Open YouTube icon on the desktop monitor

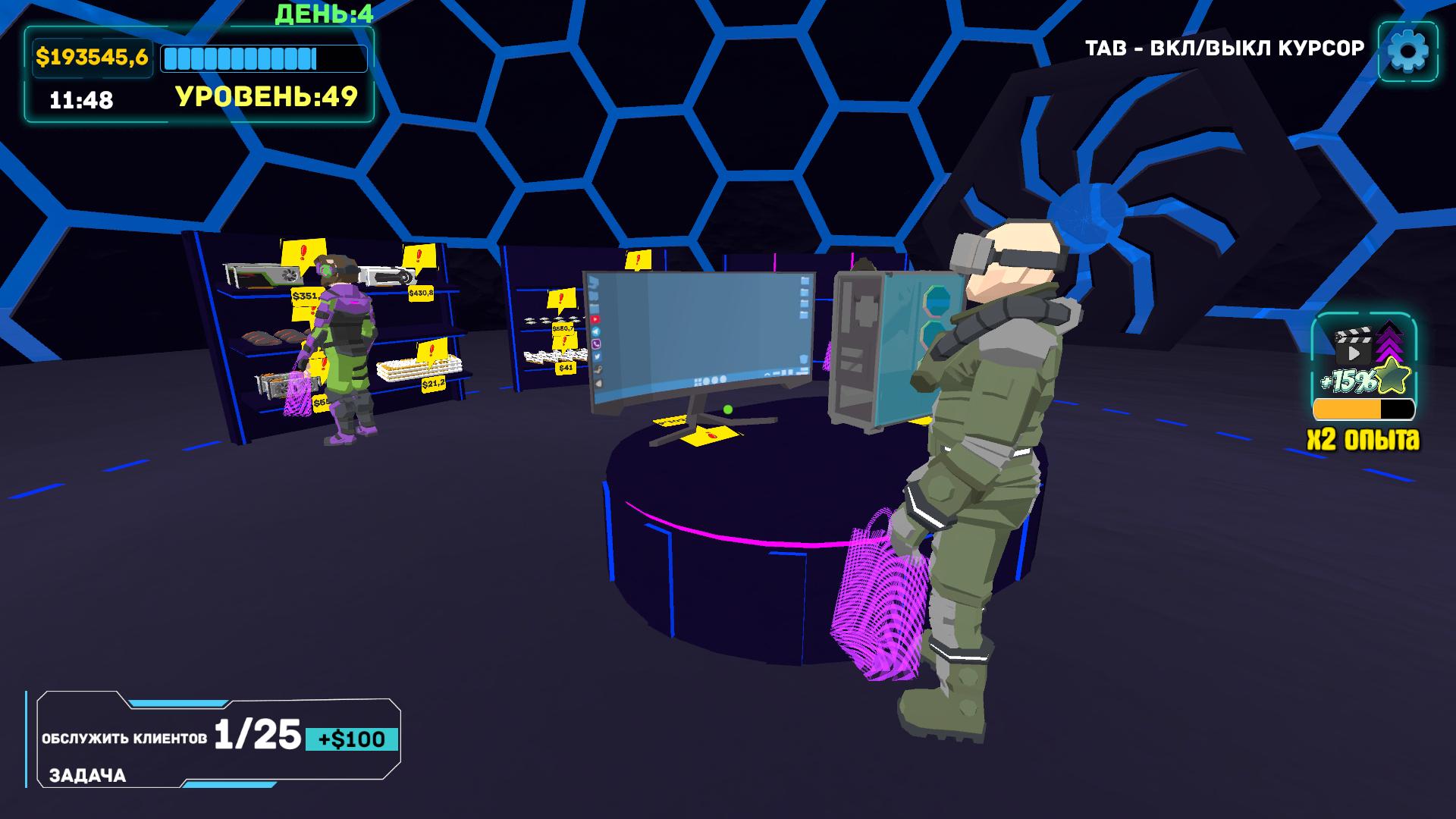coord(596,319)
